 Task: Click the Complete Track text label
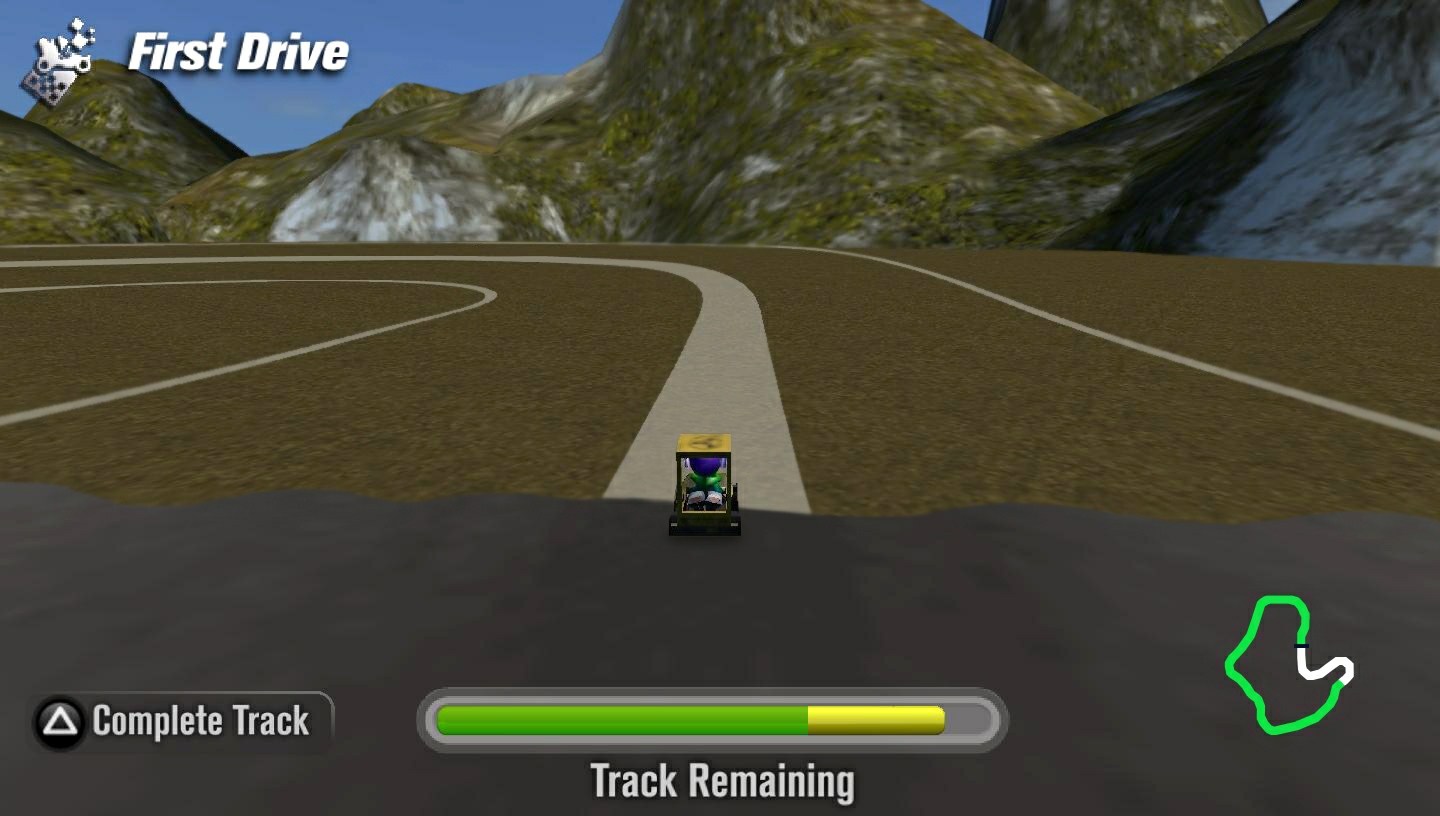pyautogui.click(x=200, y=720)
